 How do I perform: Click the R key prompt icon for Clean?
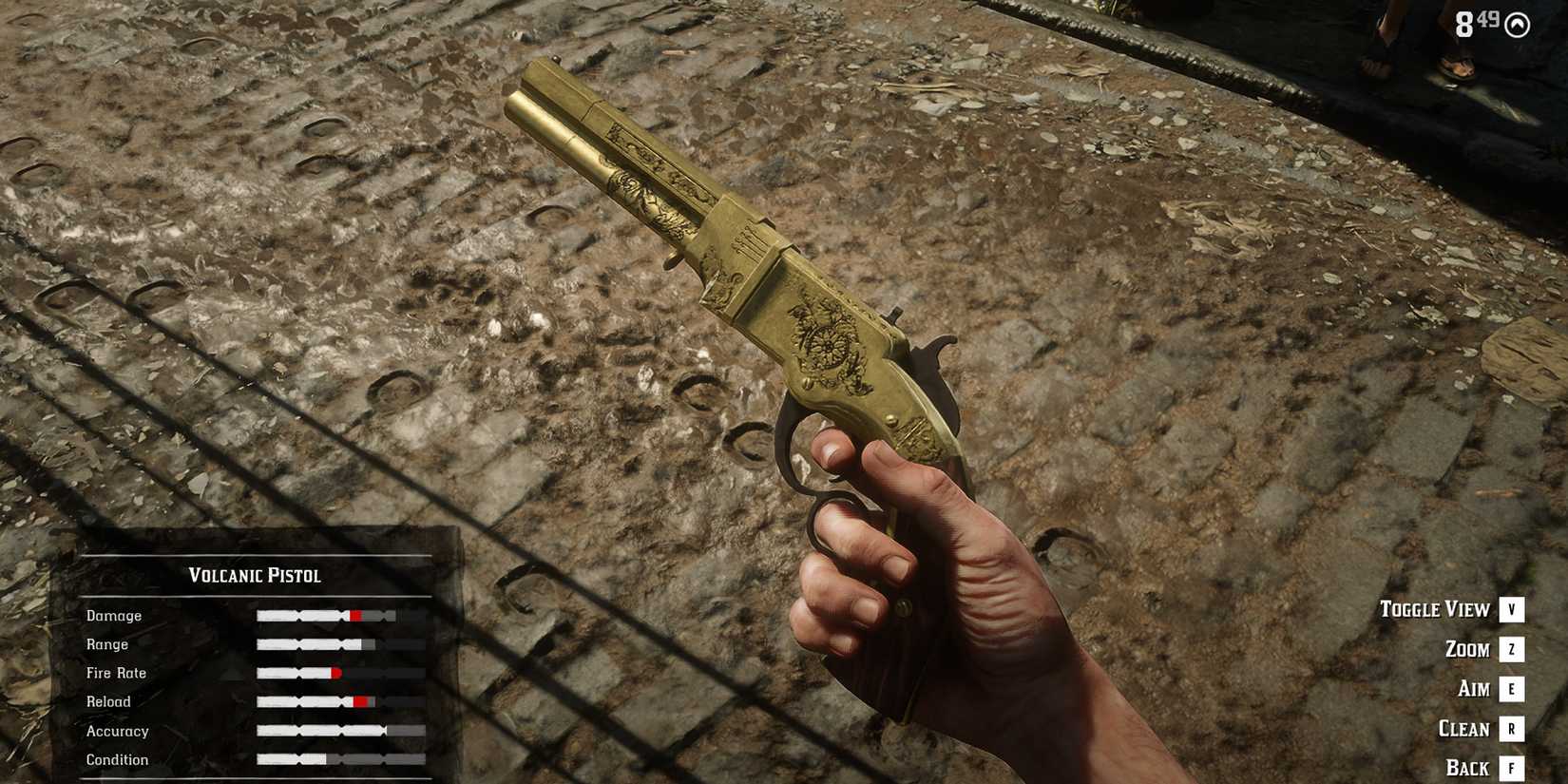pos(1510,729)
